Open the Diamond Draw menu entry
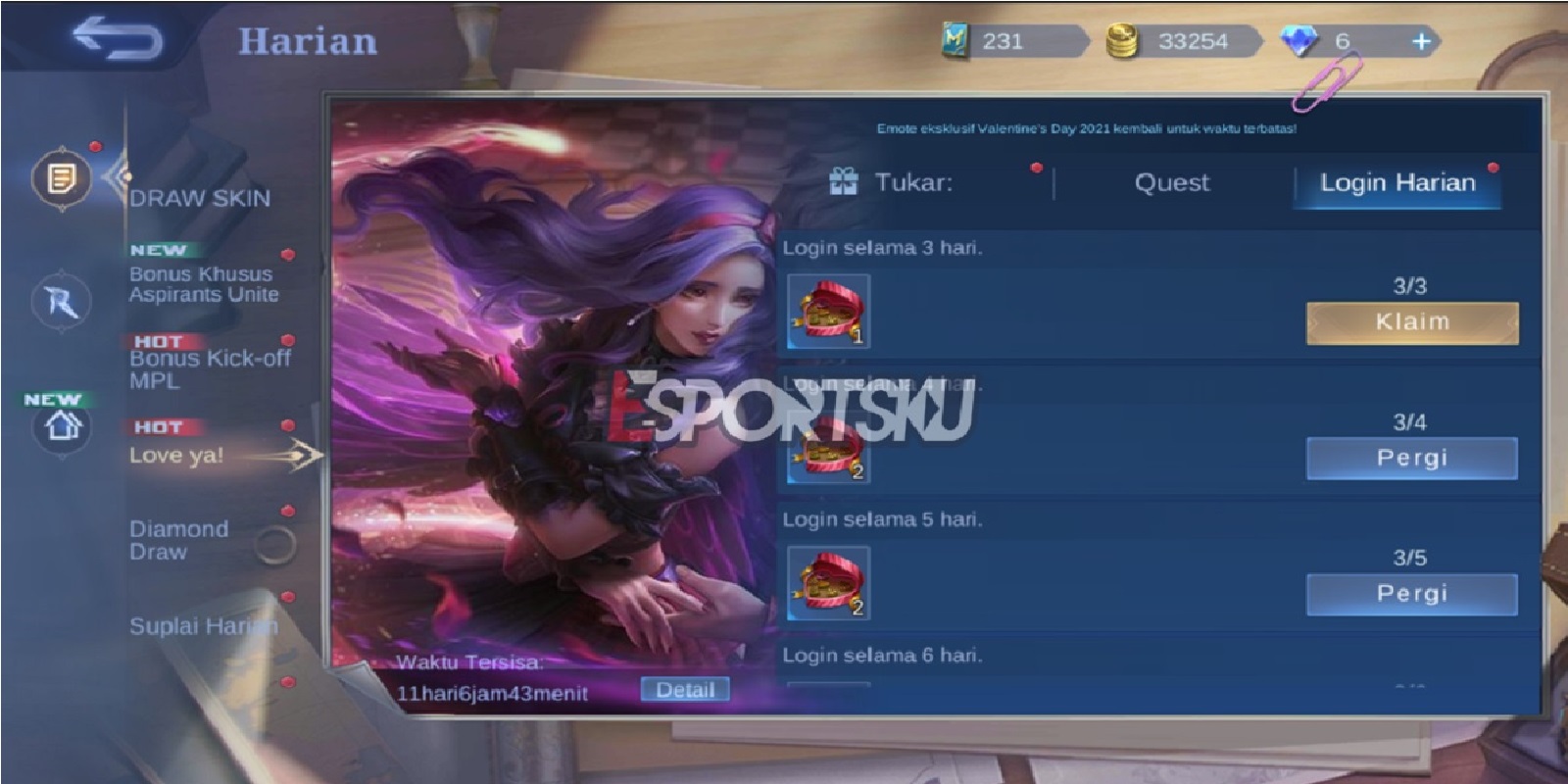This screenshot has width=1568, height=784. pos(178,540)
